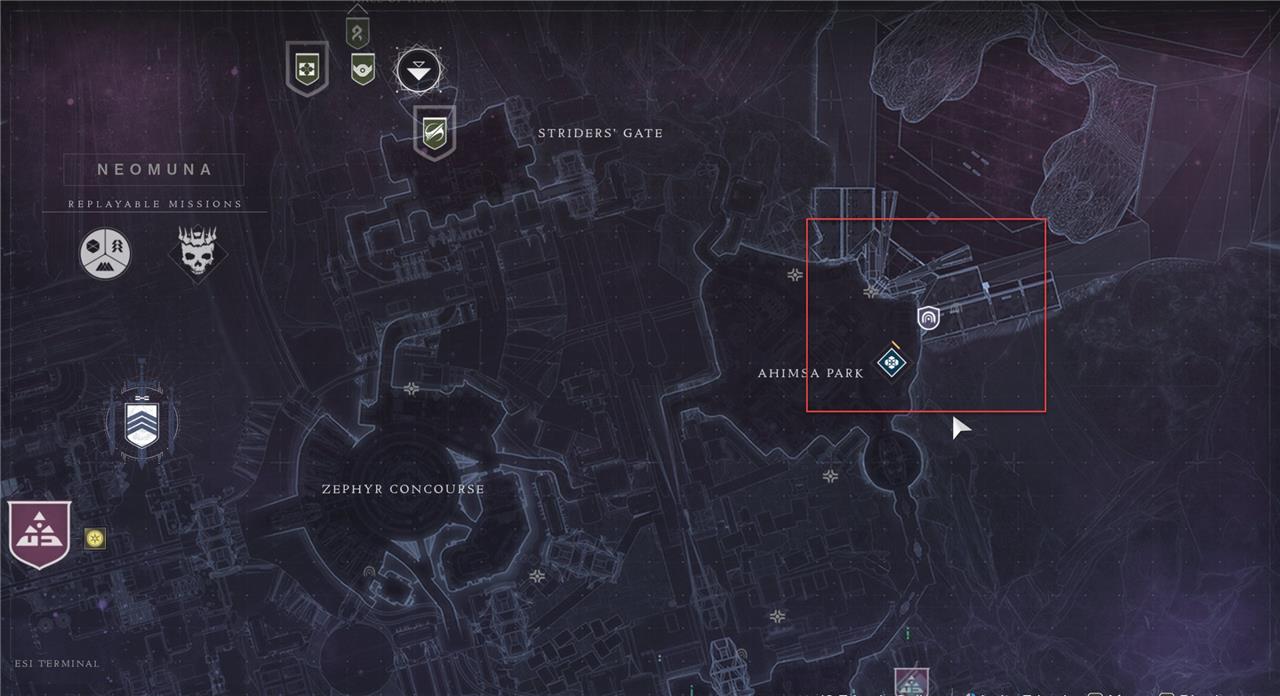Open the small green eye banner
The image size is (1280, 696).
[362, 68]
